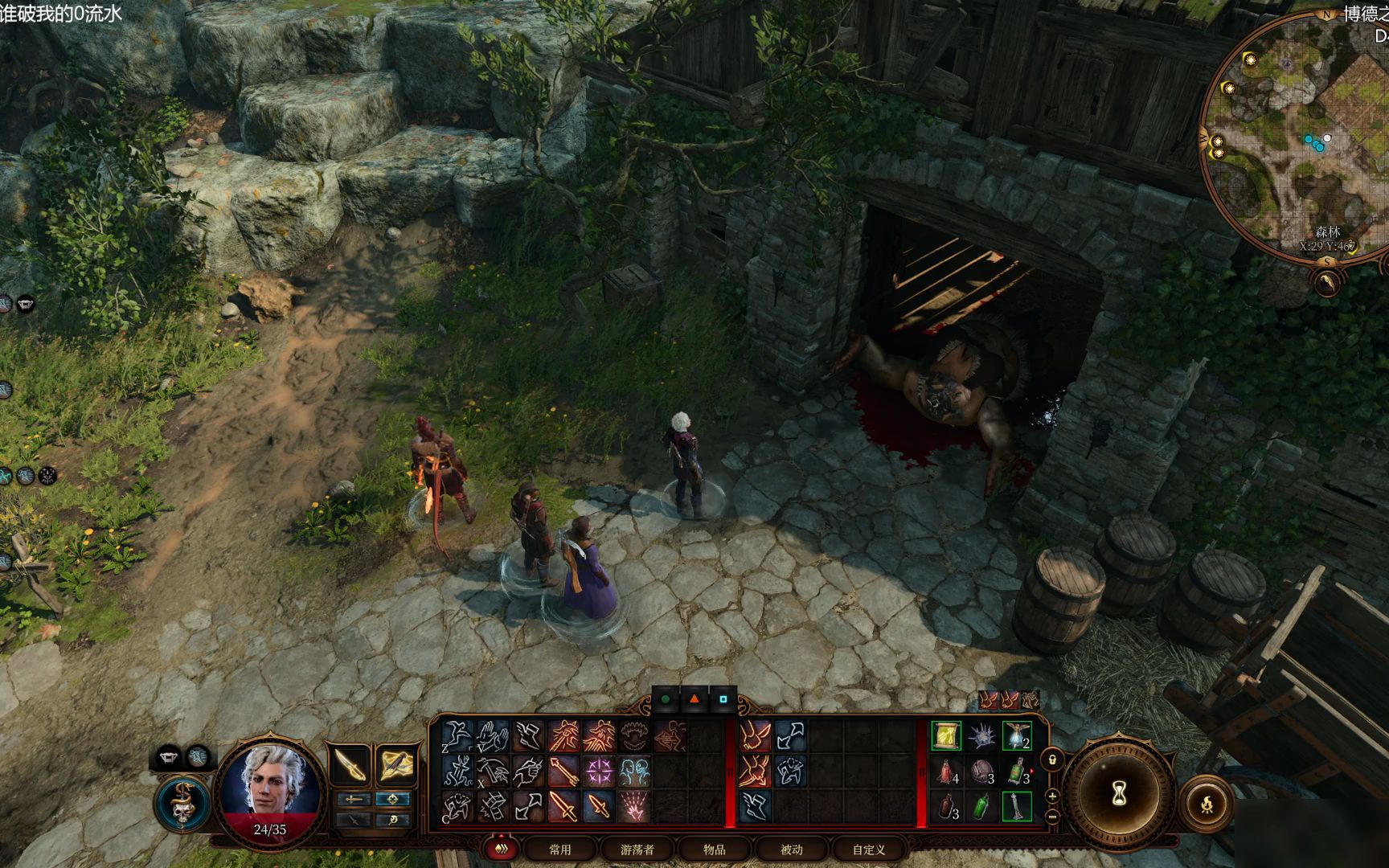
Task: Activate the purple crosshair ability icon
Action: [599, 772]
